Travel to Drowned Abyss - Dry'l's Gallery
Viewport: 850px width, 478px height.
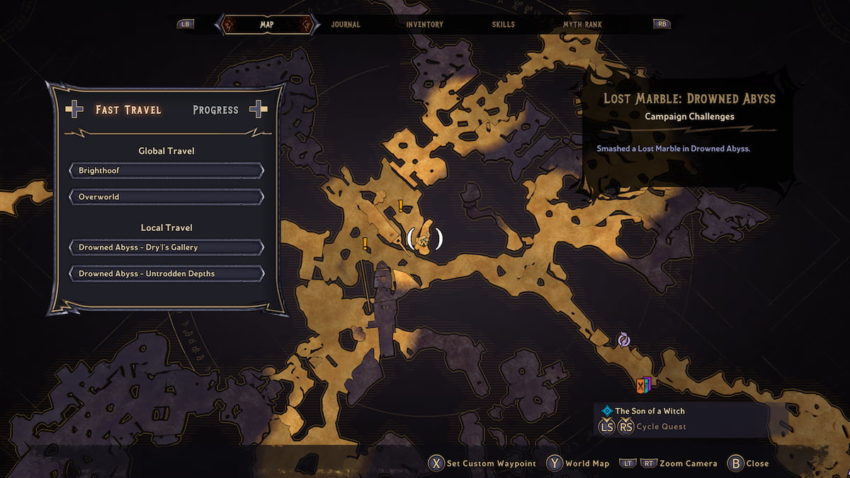[x=166, y=247]
